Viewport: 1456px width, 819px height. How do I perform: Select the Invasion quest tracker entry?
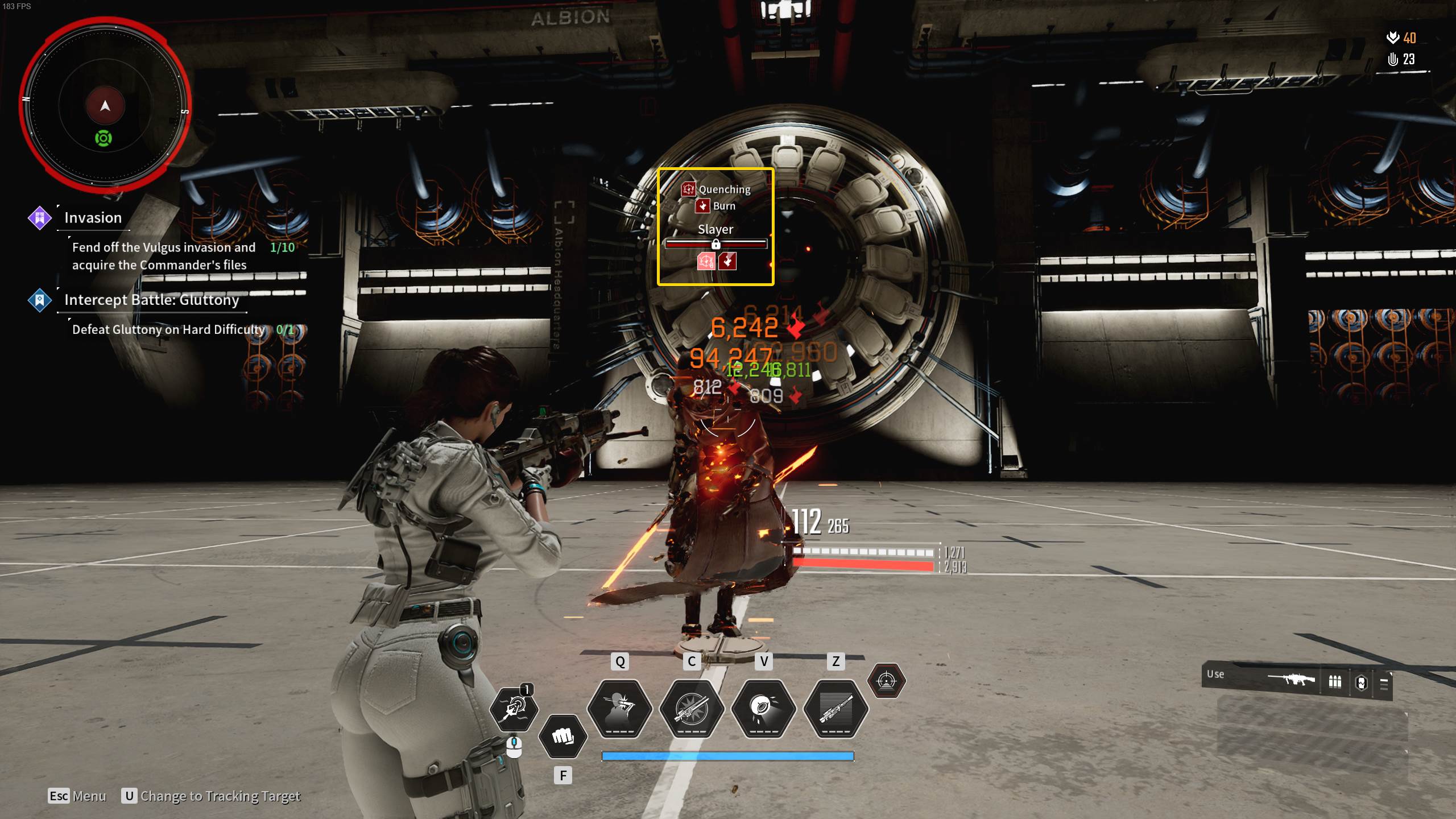click(93, 218)
